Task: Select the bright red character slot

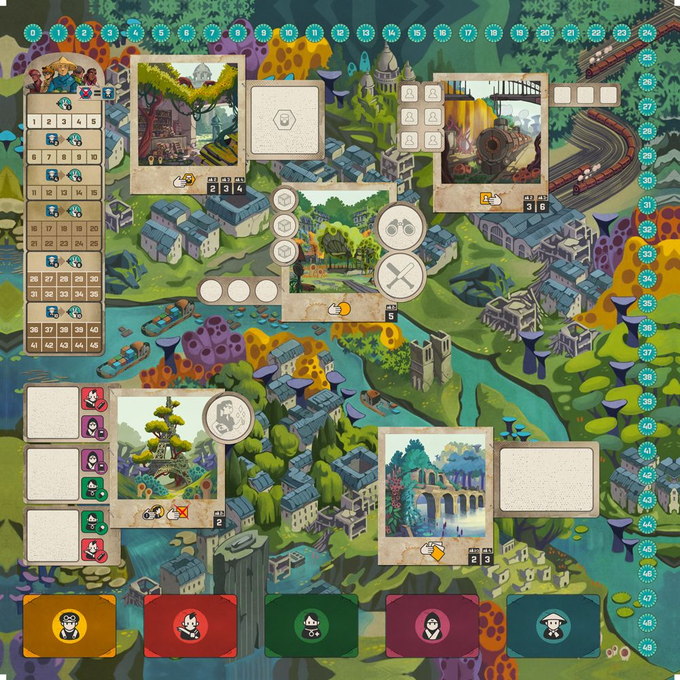Action: 190,626
